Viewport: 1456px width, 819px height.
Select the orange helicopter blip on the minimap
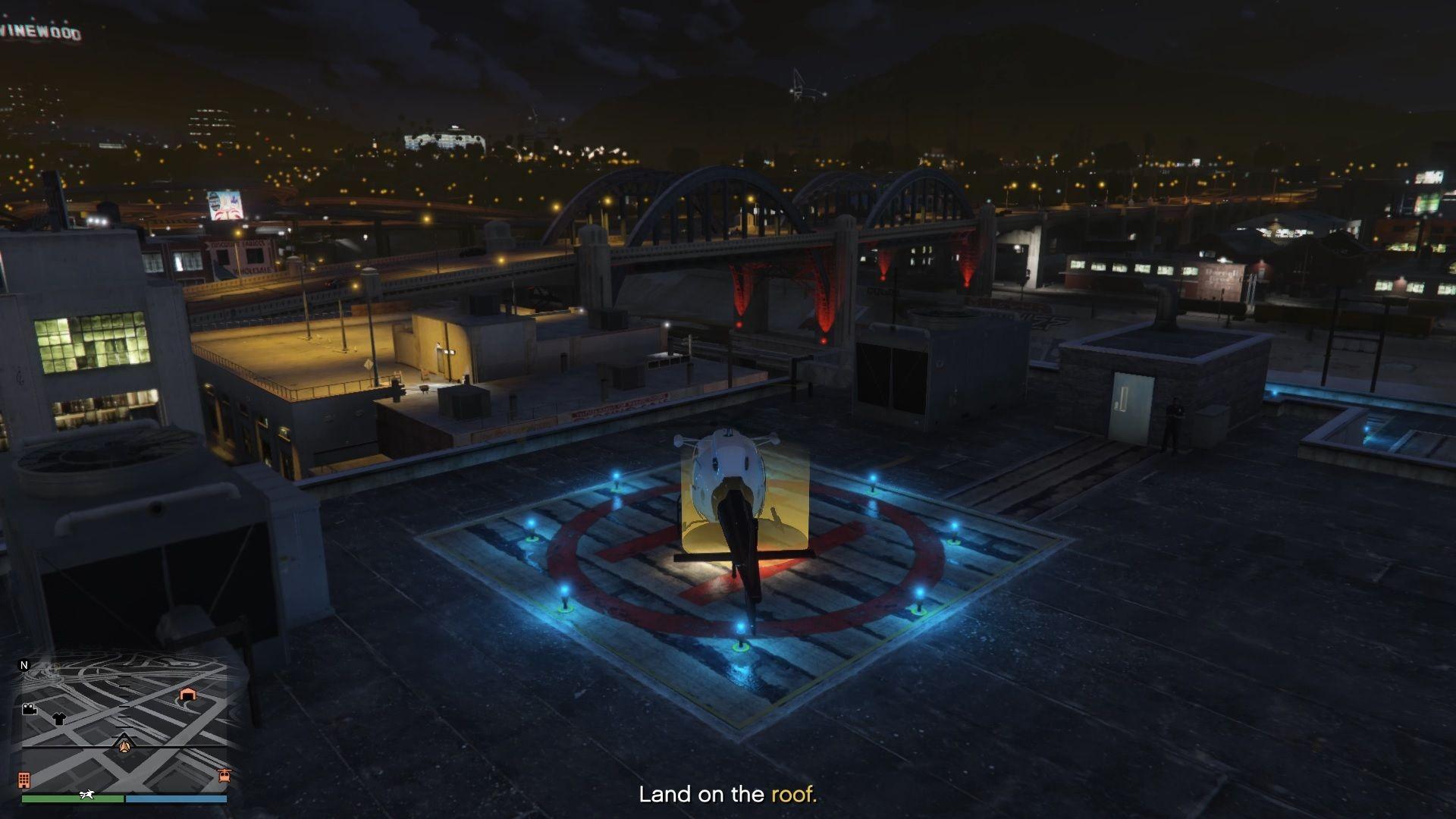[224, 777]
